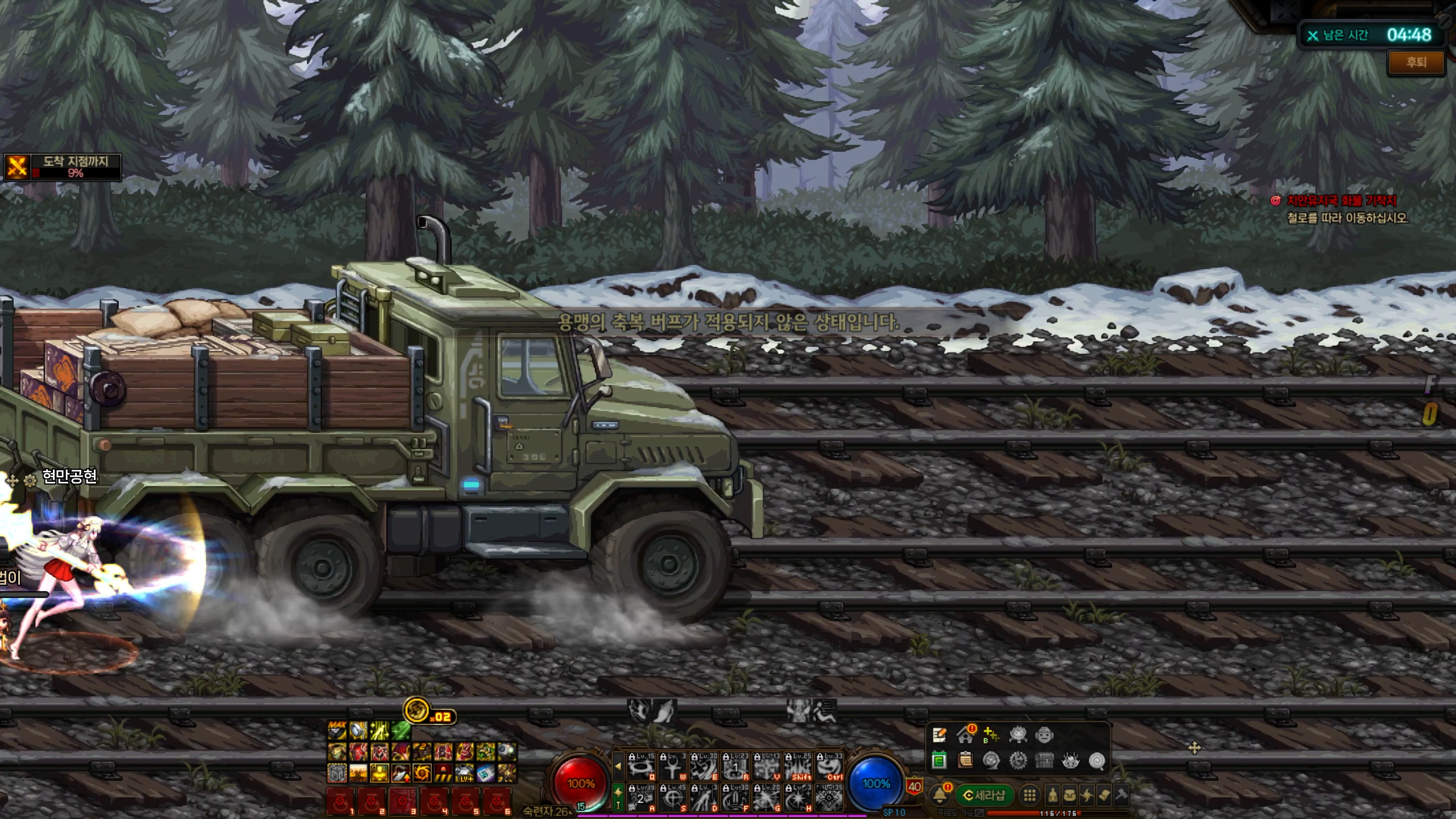This screenshot has width=1456, height=819.
Task: Click the house icon with alert badge
Action: pyautogui.click(x=965, y=735)
